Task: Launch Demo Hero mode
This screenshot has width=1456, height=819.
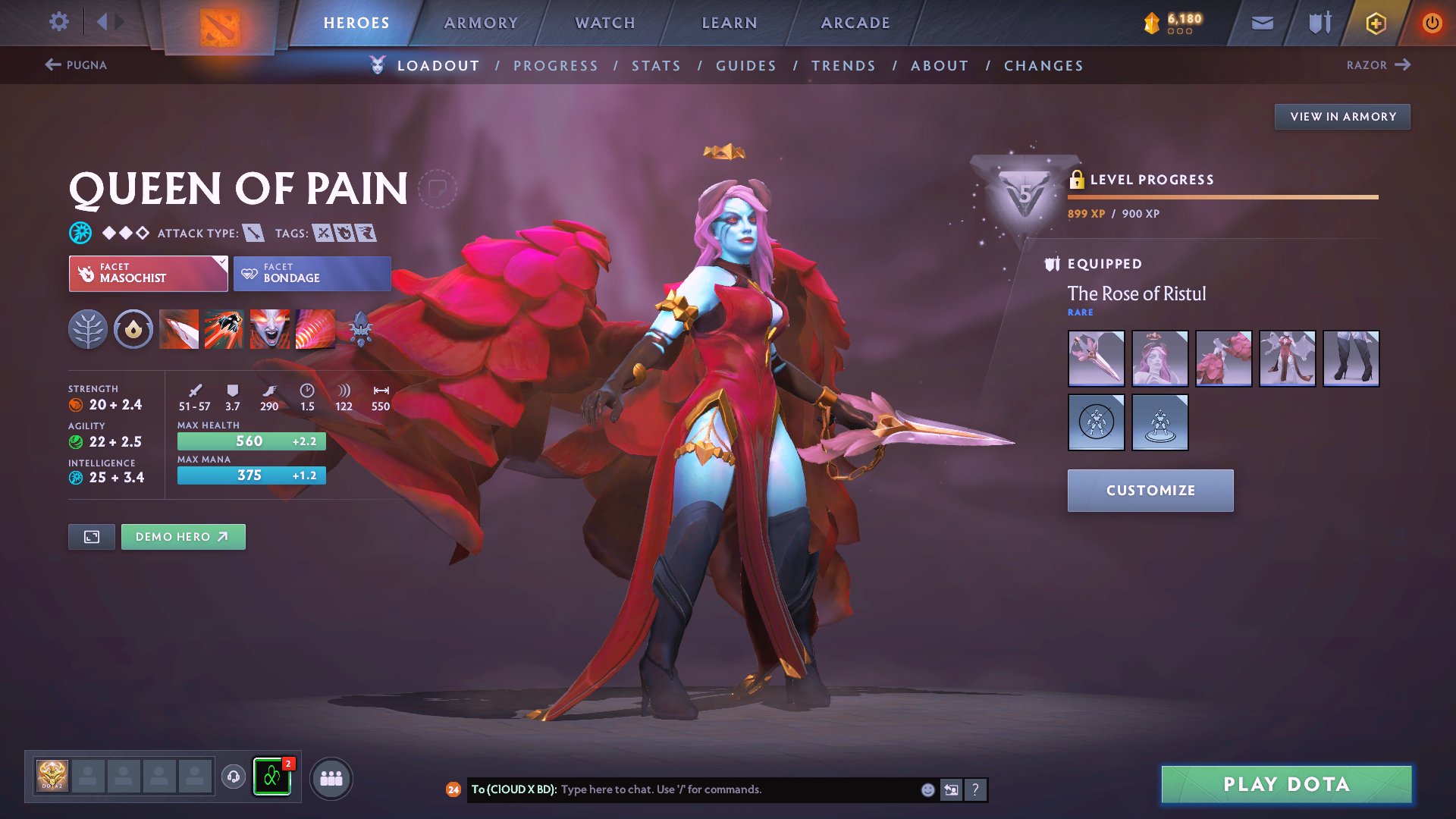Action: (x=183, y=537)
